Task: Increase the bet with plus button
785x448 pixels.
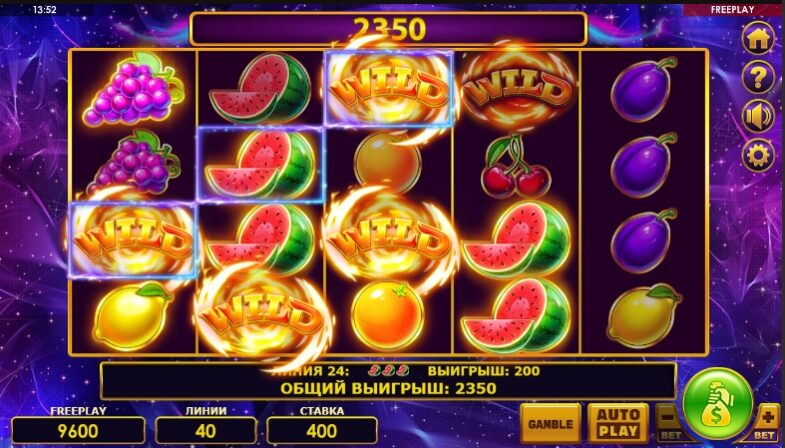Action: pos(767,421)
